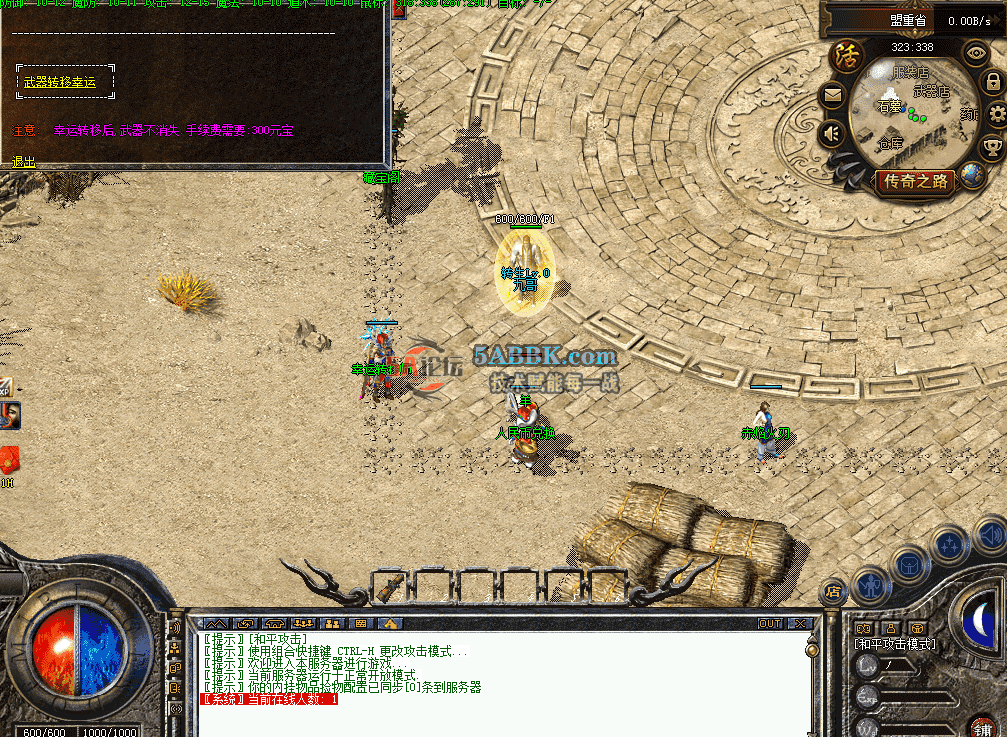
Task: Select 退出 to leave the NPC dialogue
Action: [23, 161]
